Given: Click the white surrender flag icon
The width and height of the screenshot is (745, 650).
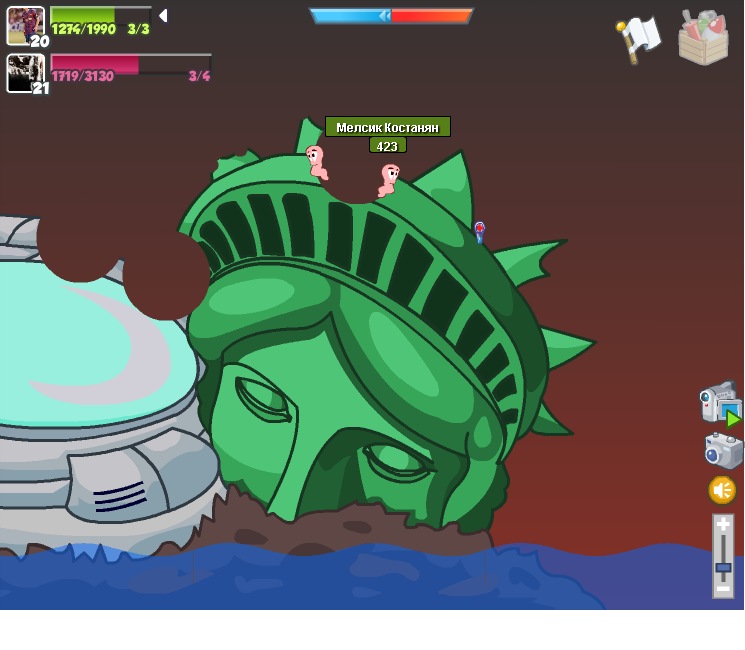Looking at the screenshot, I should (640, 38).
